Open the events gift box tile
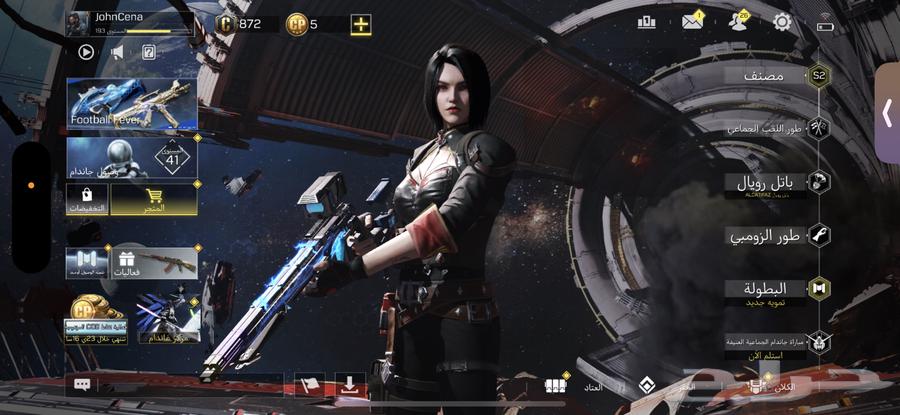Viewport: 900px width, 415px height. pyautogui.click(x=154, y=262)
